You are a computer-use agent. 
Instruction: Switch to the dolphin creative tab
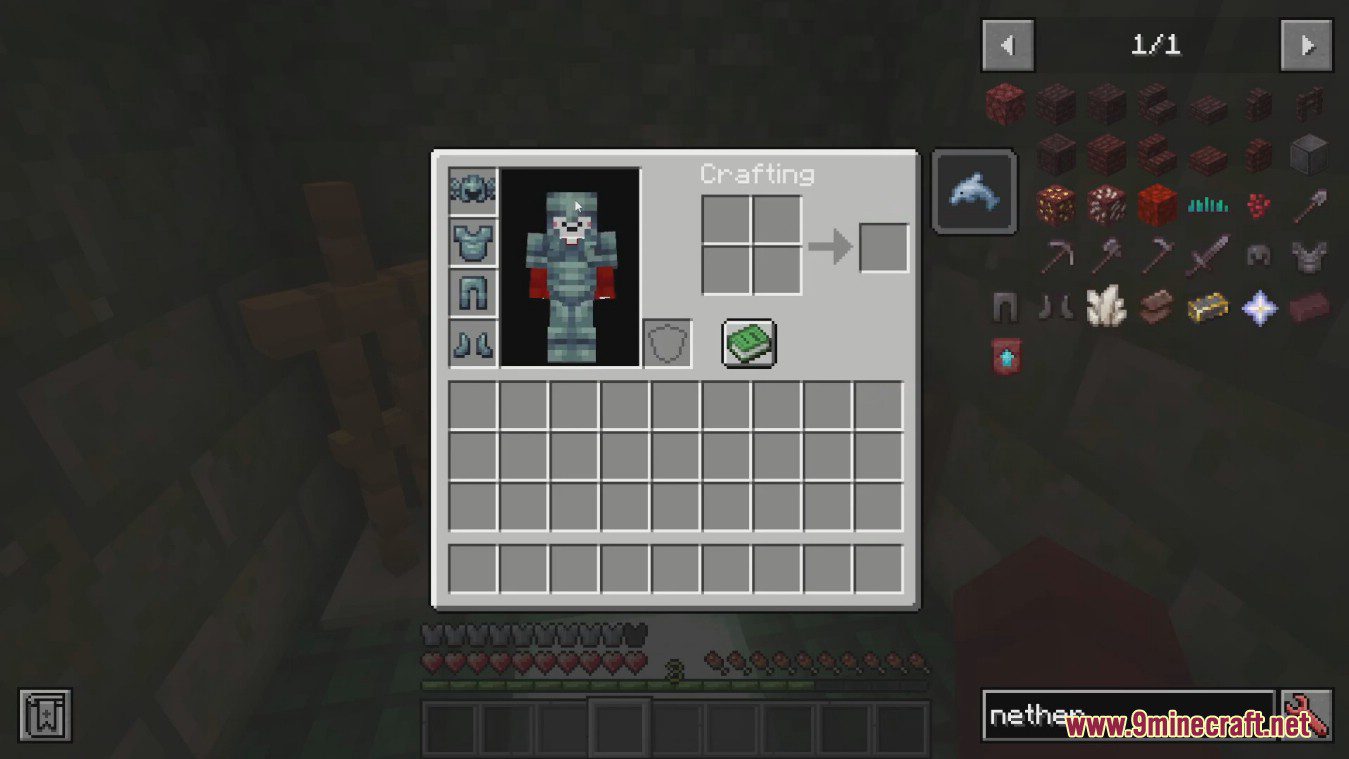point(973,190)
